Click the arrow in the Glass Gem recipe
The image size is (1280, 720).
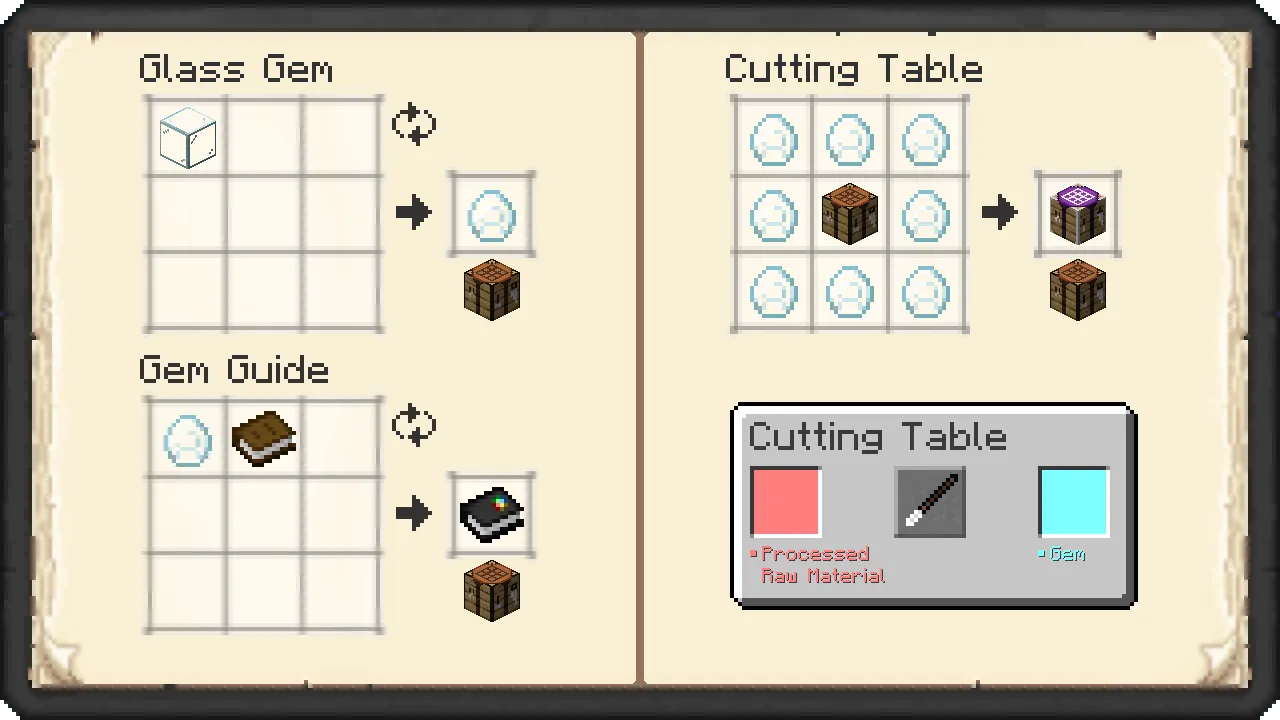pyautogui.click(x=414, y=213)
